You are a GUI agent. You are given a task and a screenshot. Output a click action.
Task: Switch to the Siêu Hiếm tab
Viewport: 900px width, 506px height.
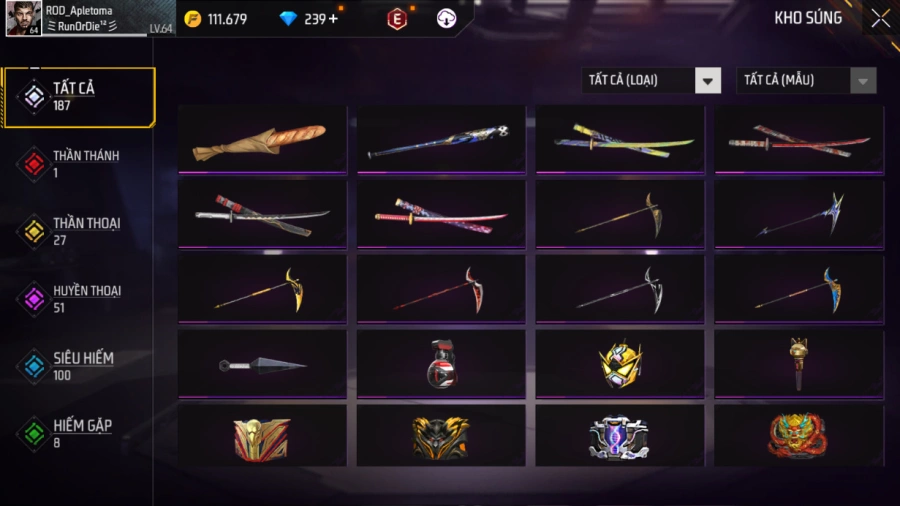[79, 366]
